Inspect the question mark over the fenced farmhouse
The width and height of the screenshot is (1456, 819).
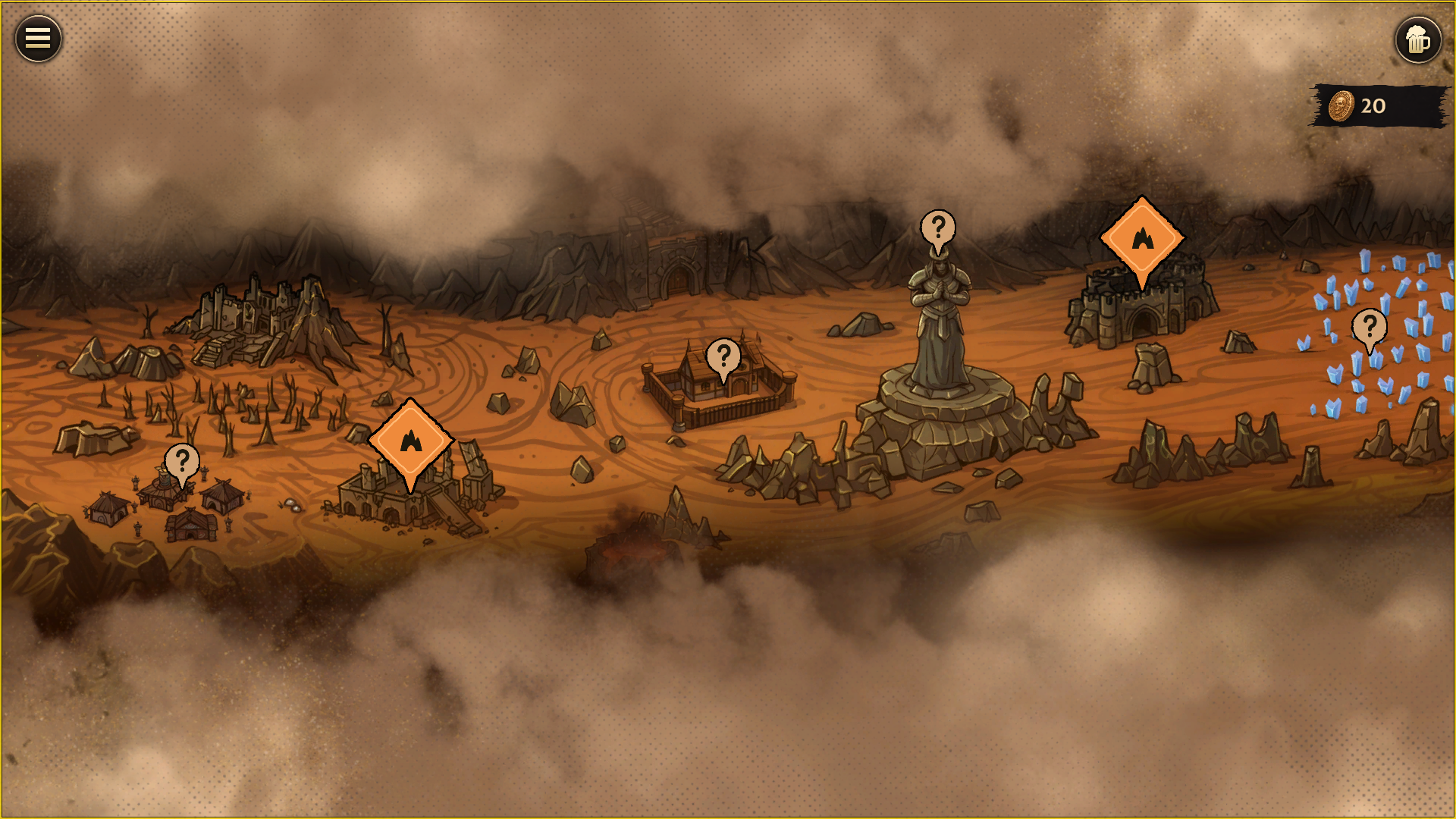(723, 356)
